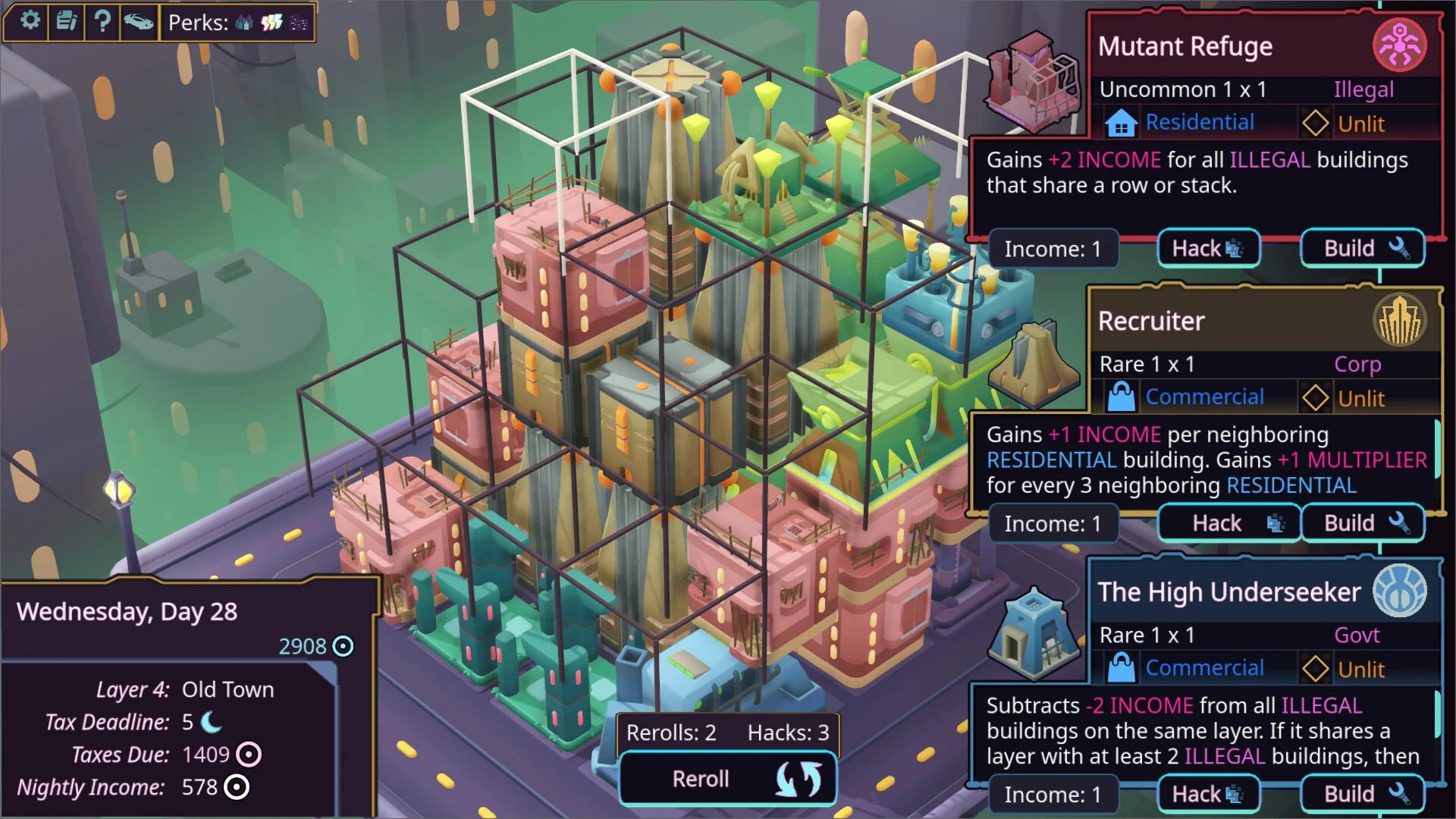Select the triple lightning bolt perk icon

[x=271, y=23]
